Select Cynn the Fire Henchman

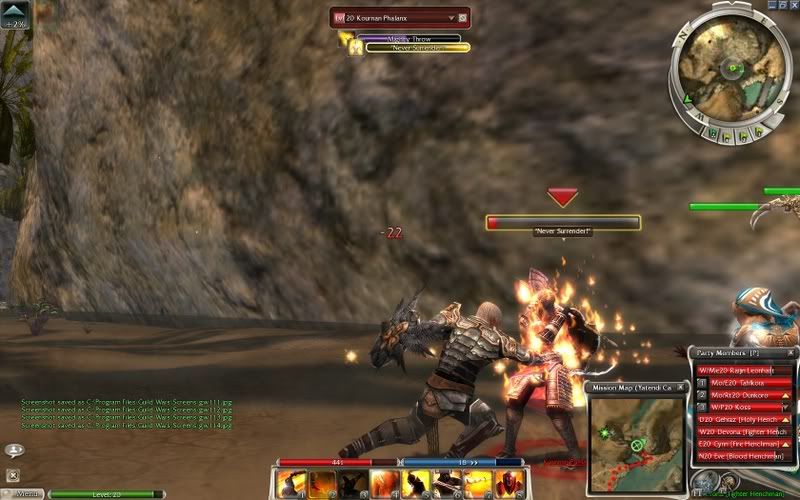coord(742,444)
